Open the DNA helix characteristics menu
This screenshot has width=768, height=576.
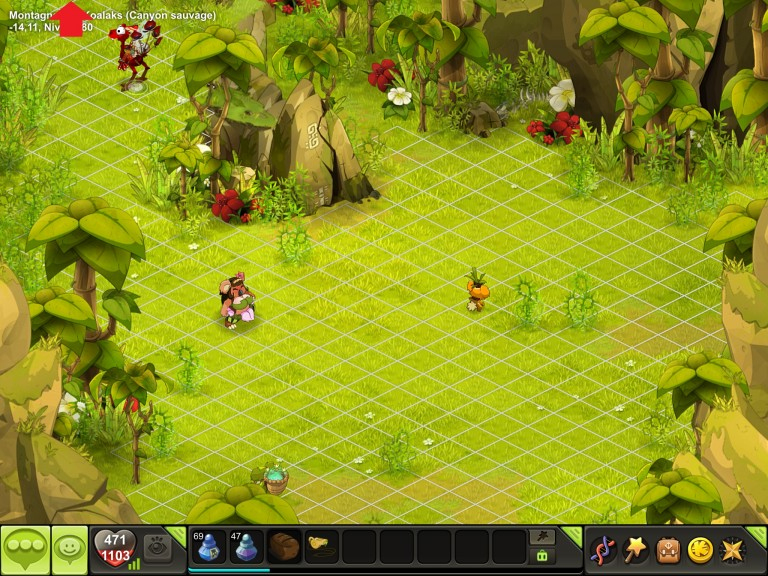603,549
